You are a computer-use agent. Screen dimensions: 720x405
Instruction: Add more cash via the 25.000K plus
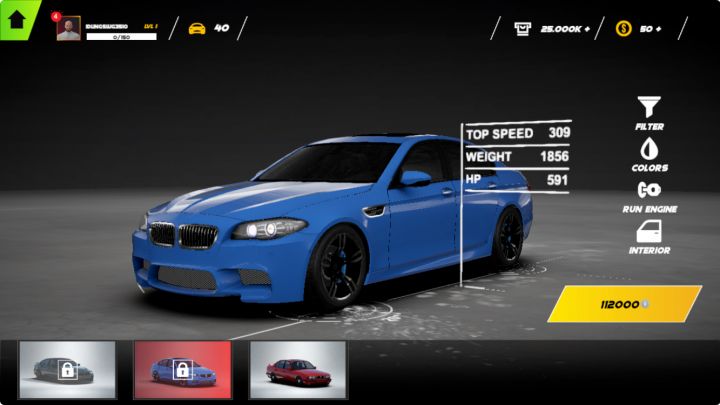582,28
